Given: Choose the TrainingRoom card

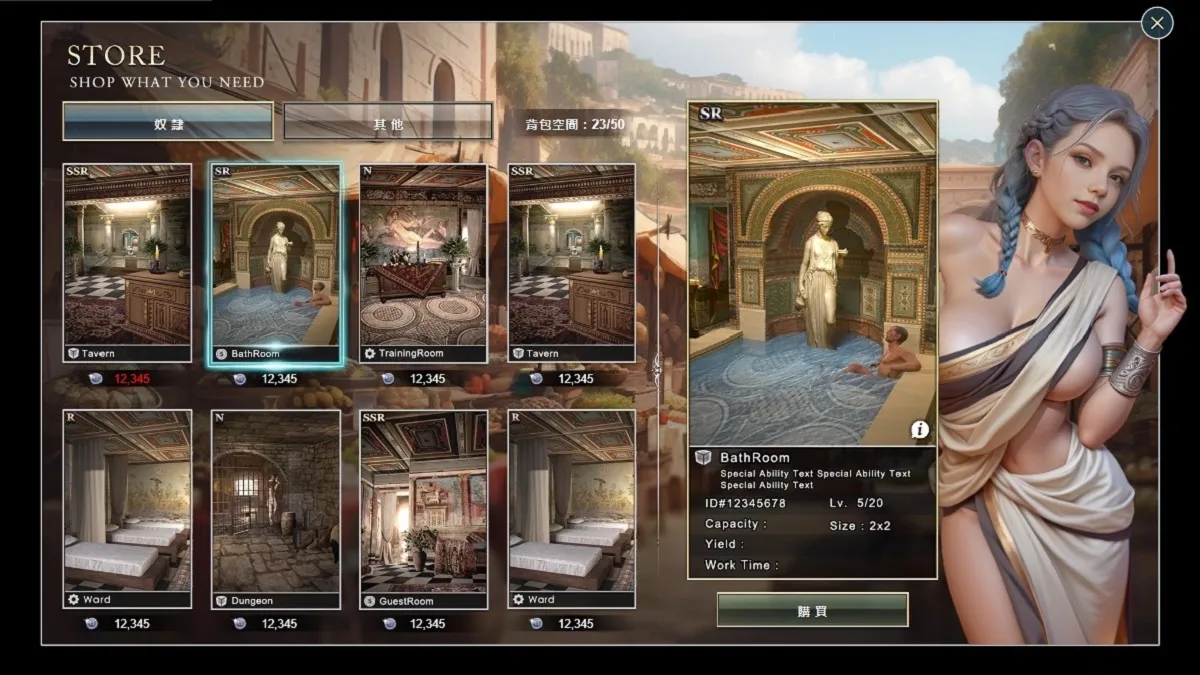Looking at the screenshot, I should pos(423,264).
